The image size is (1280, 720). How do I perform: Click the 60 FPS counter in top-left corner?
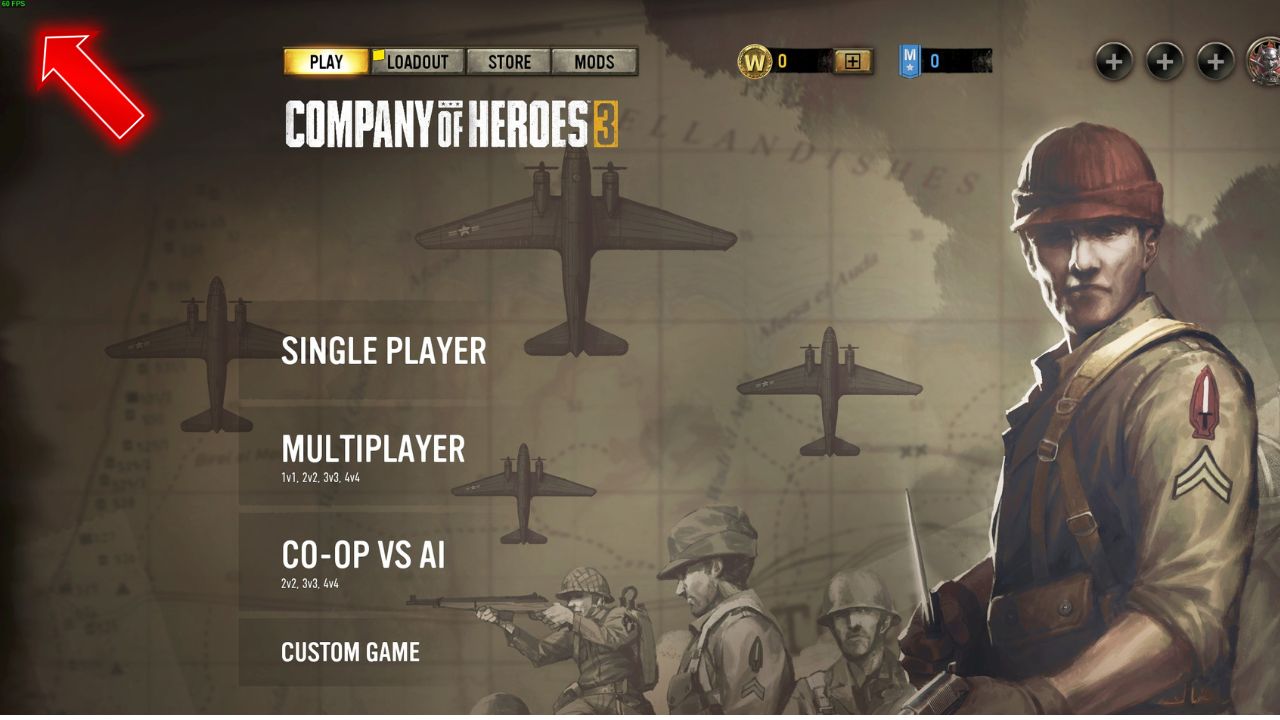16,7
